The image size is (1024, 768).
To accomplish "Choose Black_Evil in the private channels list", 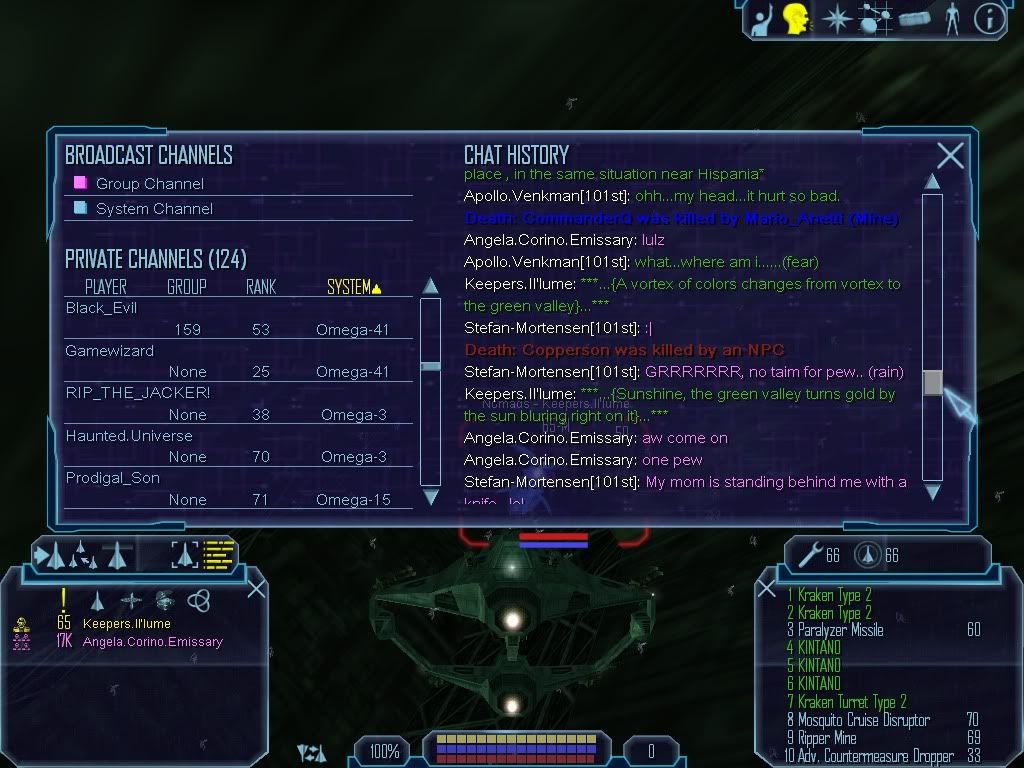I will (x=101, y=308).
